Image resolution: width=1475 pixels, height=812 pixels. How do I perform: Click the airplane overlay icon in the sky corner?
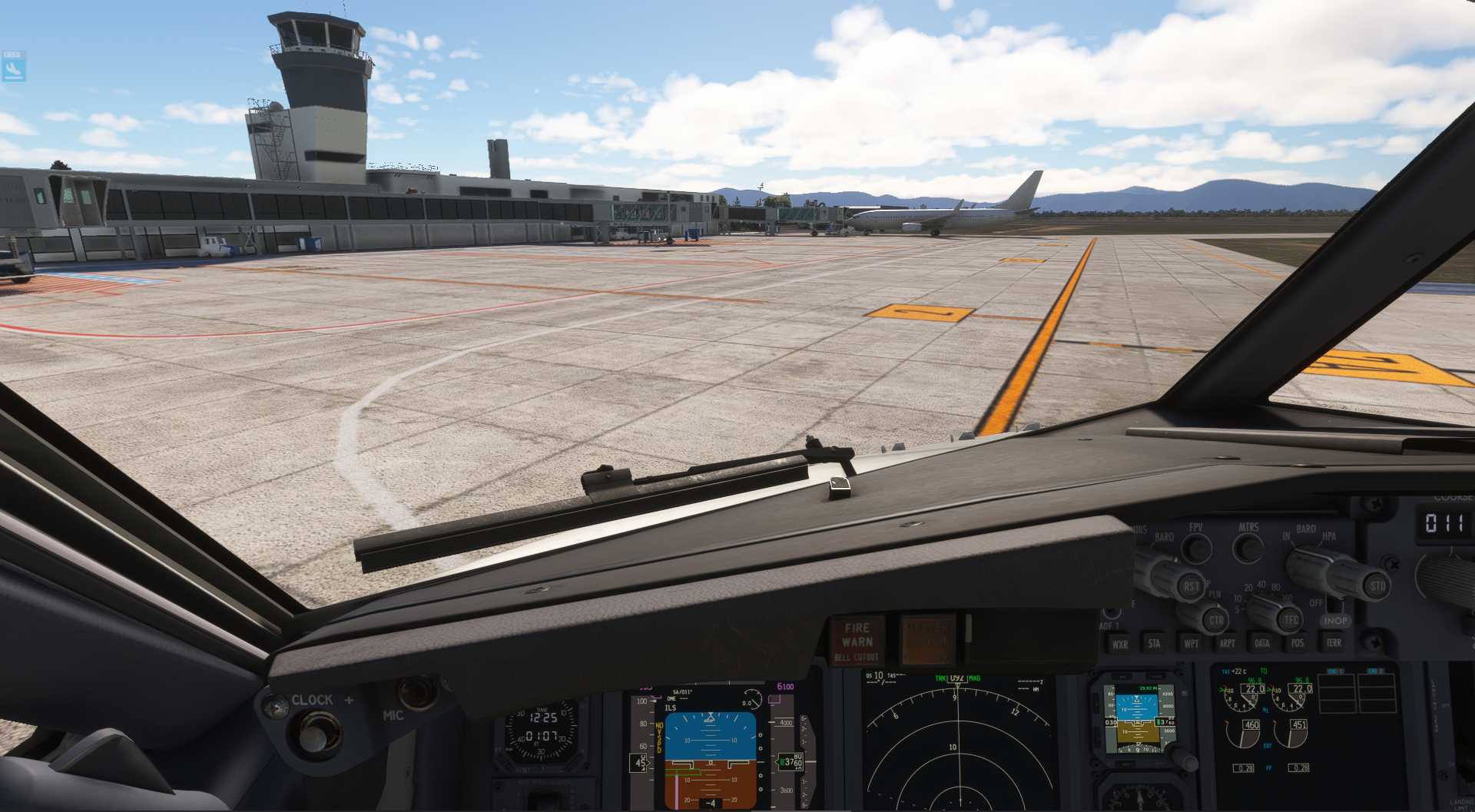tap(13, 69)
